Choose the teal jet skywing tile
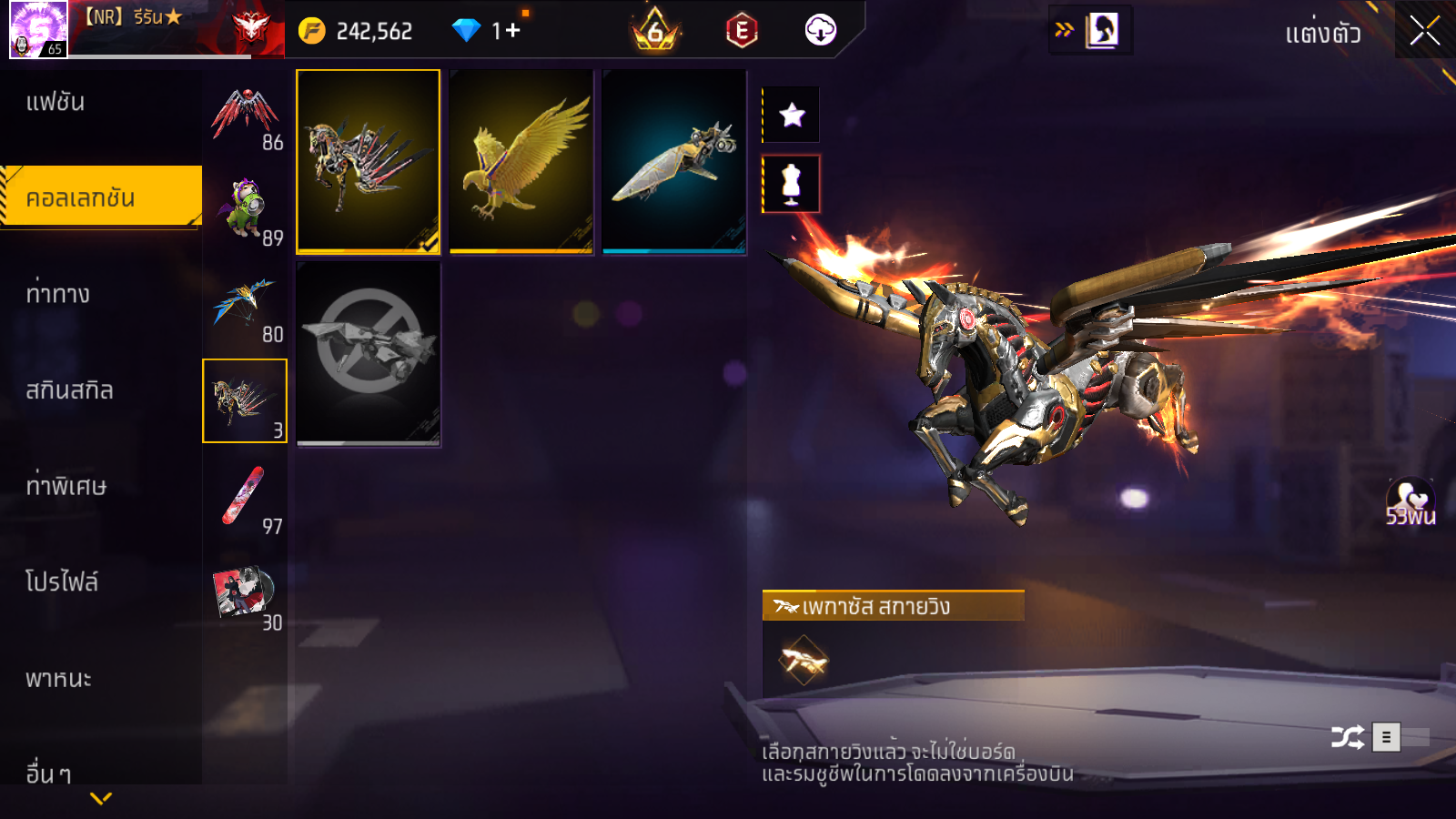The image size is (1456, 819). pyautogui.click(x=673, y=160)
